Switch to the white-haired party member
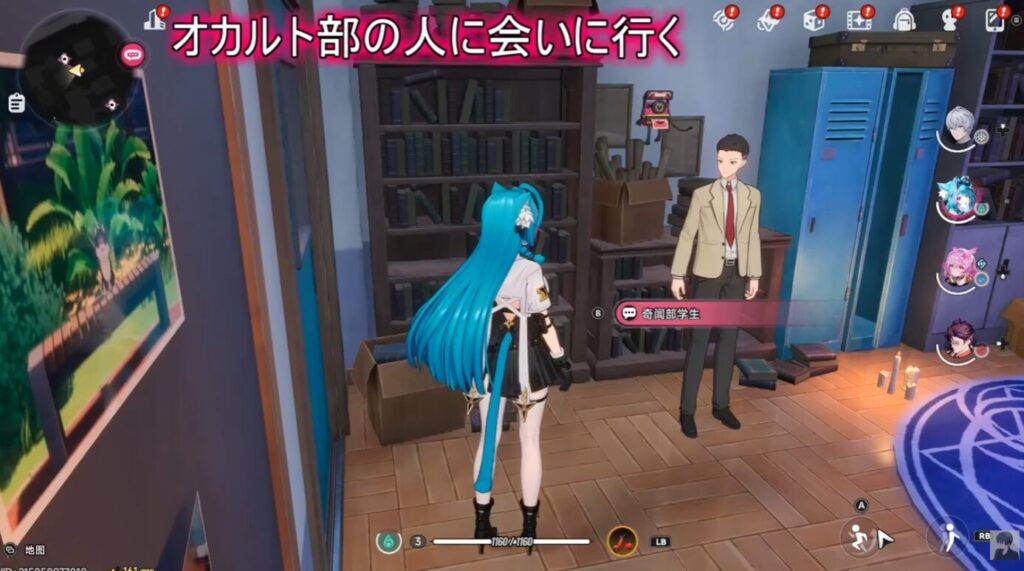This screenshot has width=1024, height=571. [x=961, y=127]
